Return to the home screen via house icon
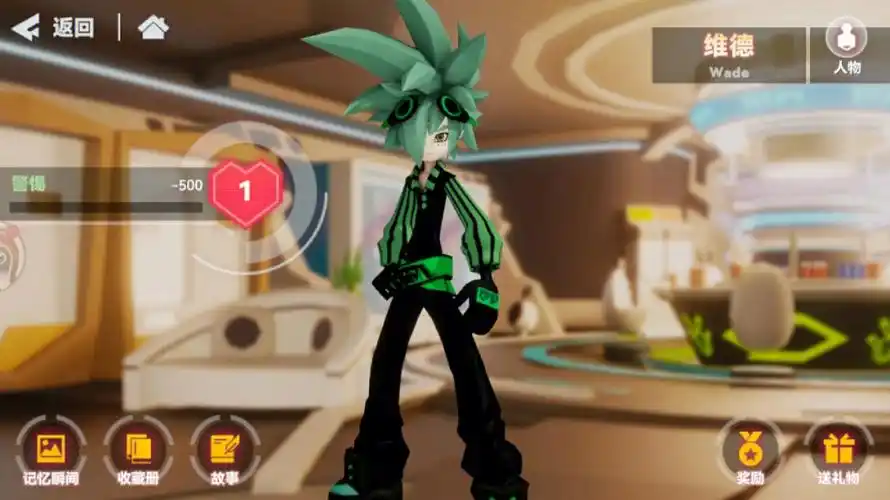Viewport: 890px width, 500px height. (x=153, y=27)
